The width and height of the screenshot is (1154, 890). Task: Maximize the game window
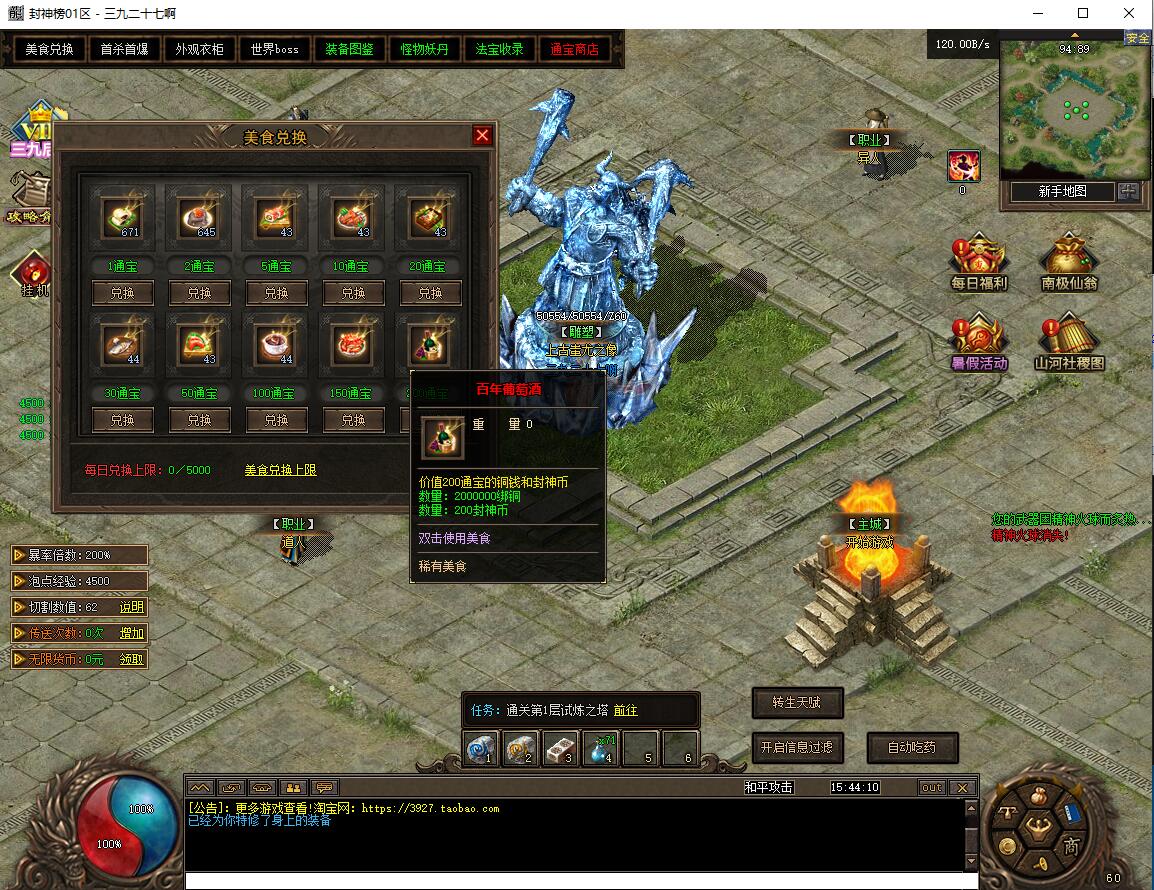coord(1083,14)
